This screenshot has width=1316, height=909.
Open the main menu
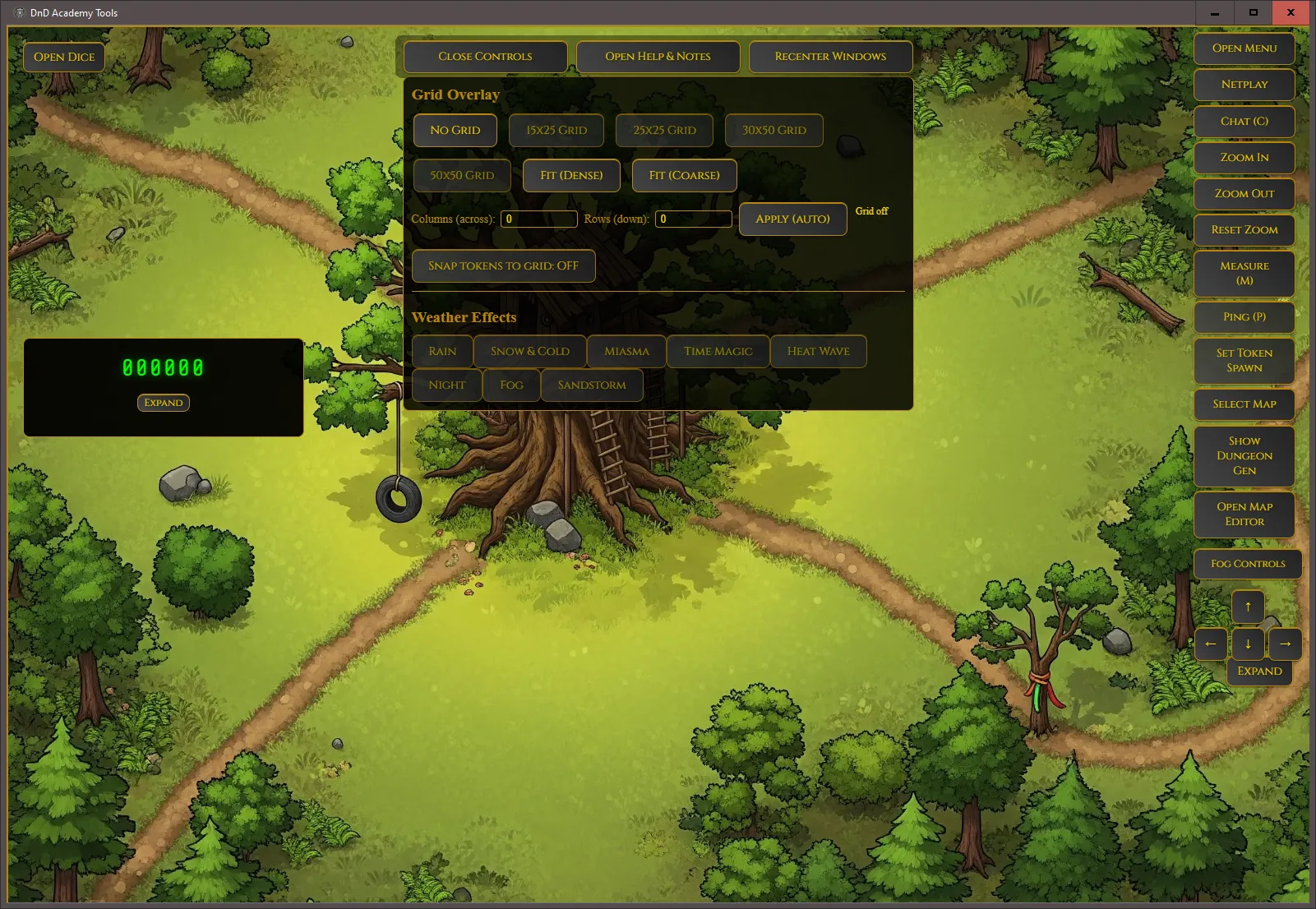[x=1244, y=48]
